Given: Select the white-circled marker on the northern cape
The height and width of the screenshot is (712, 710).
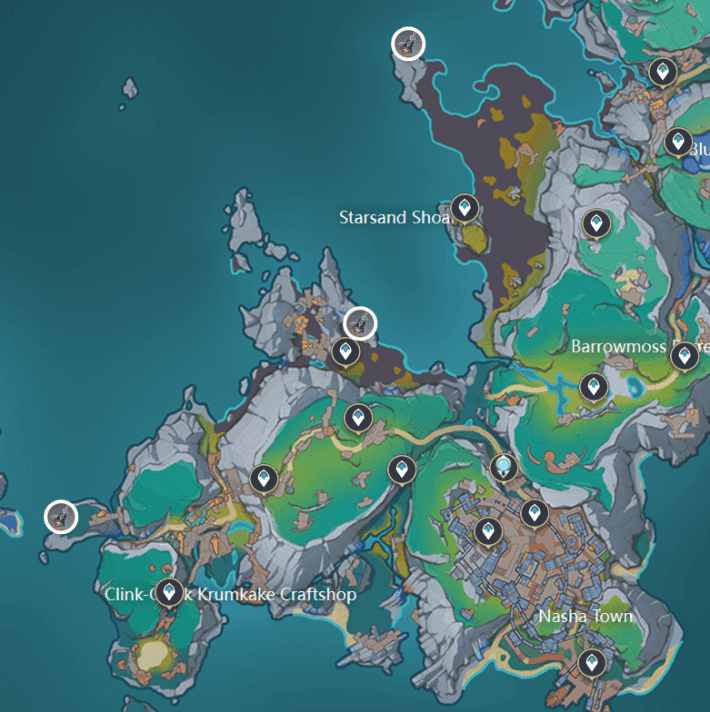Looking at the screenshot, I should click(408, 44).
